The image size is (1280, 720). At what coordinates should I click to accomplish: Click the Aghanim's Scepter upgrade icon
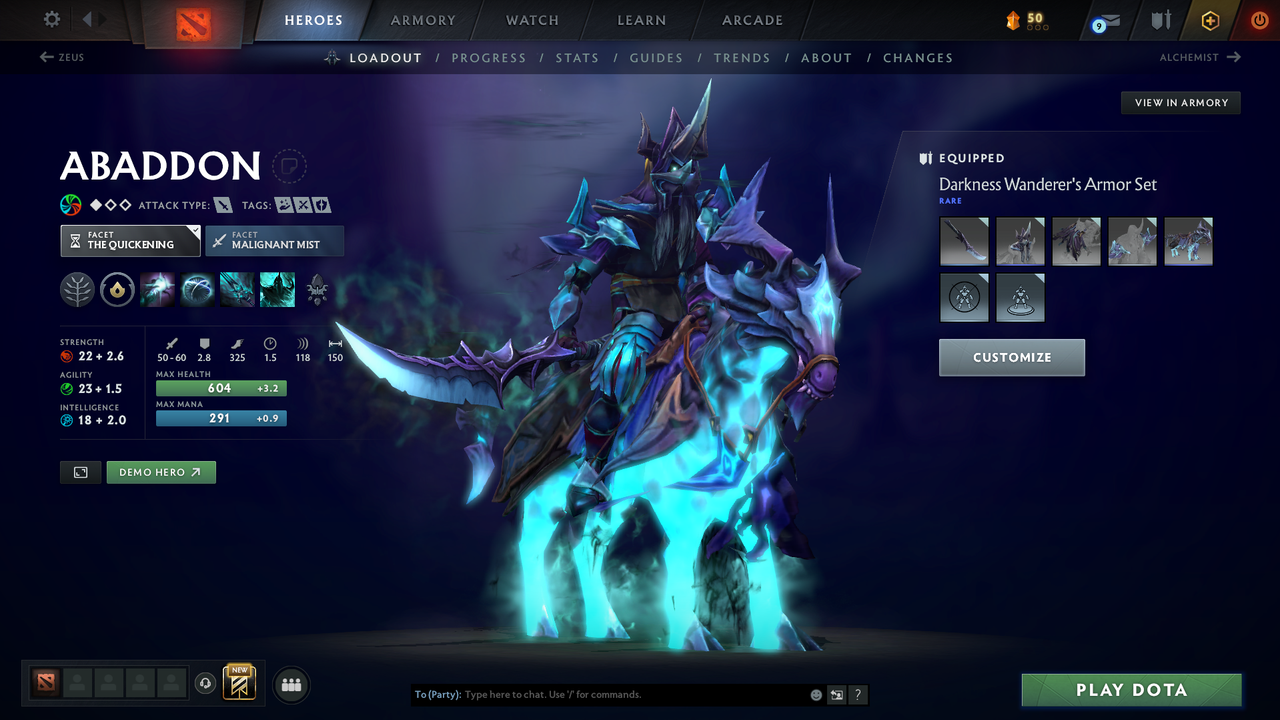point(117,290)
